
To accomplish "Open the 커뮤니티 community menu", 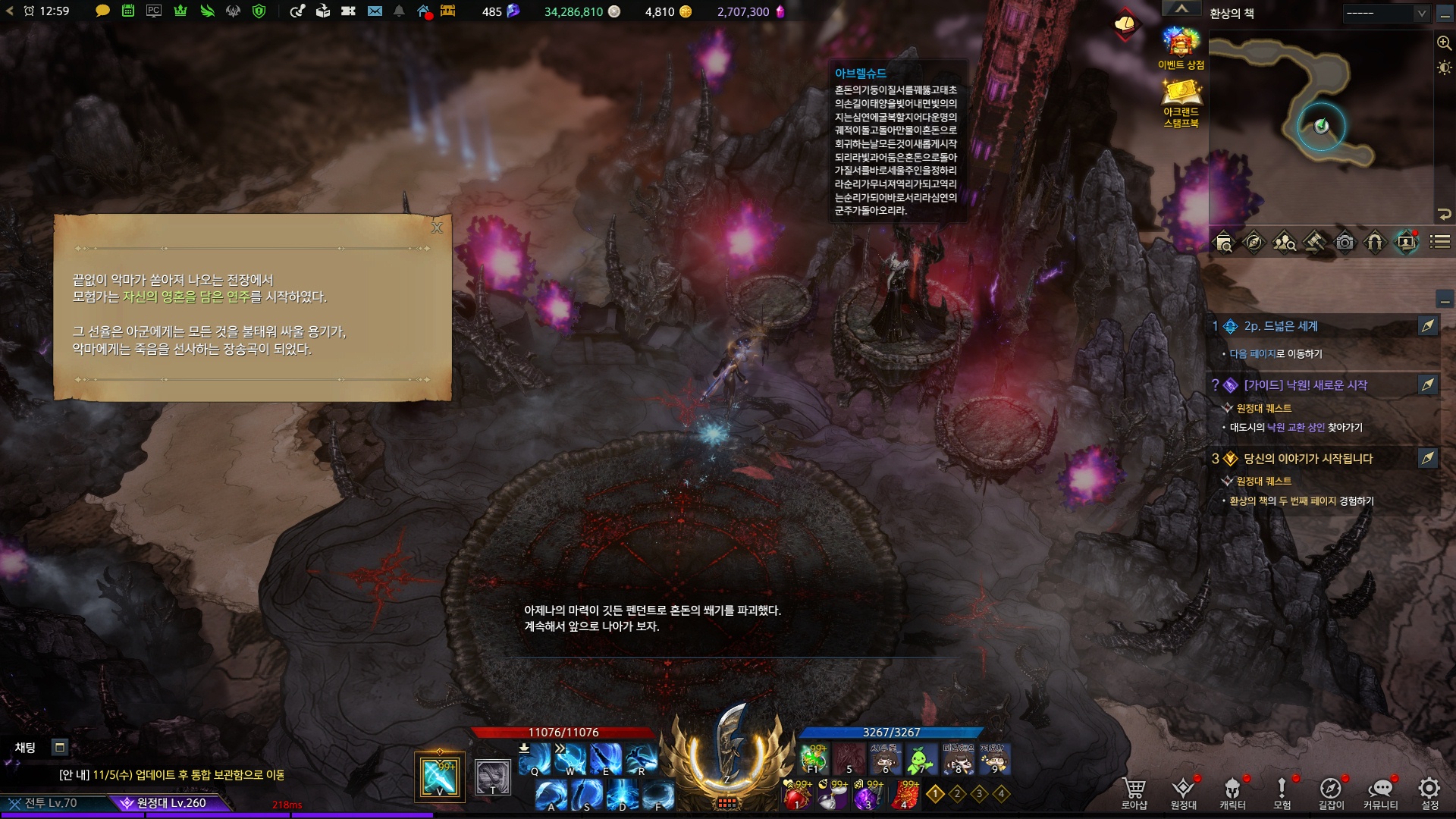I will pyautogui.click(x=1380, y=792).
